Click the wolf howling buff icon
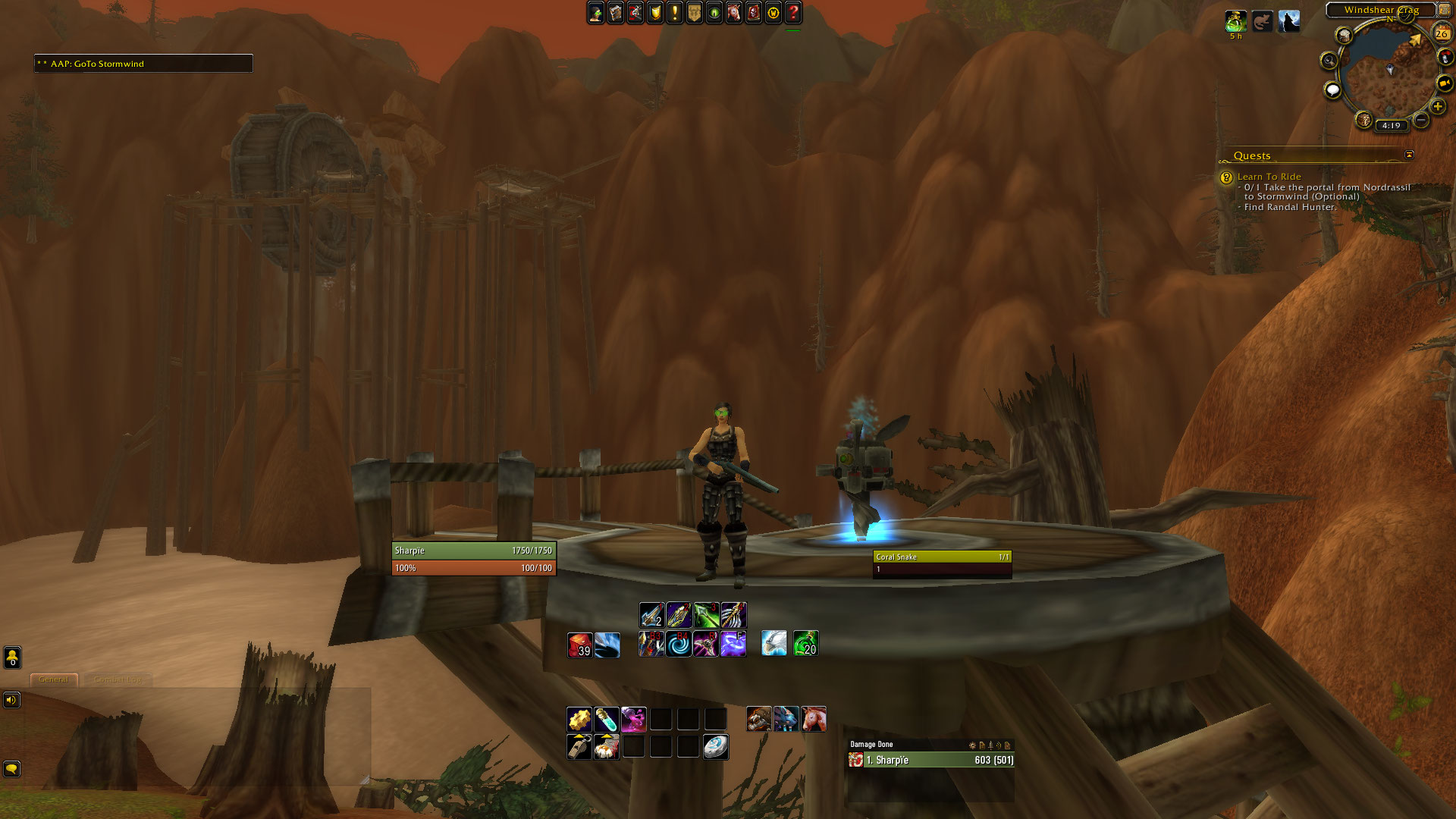This screenshot has width=1456, height=819. (1289, 21)
